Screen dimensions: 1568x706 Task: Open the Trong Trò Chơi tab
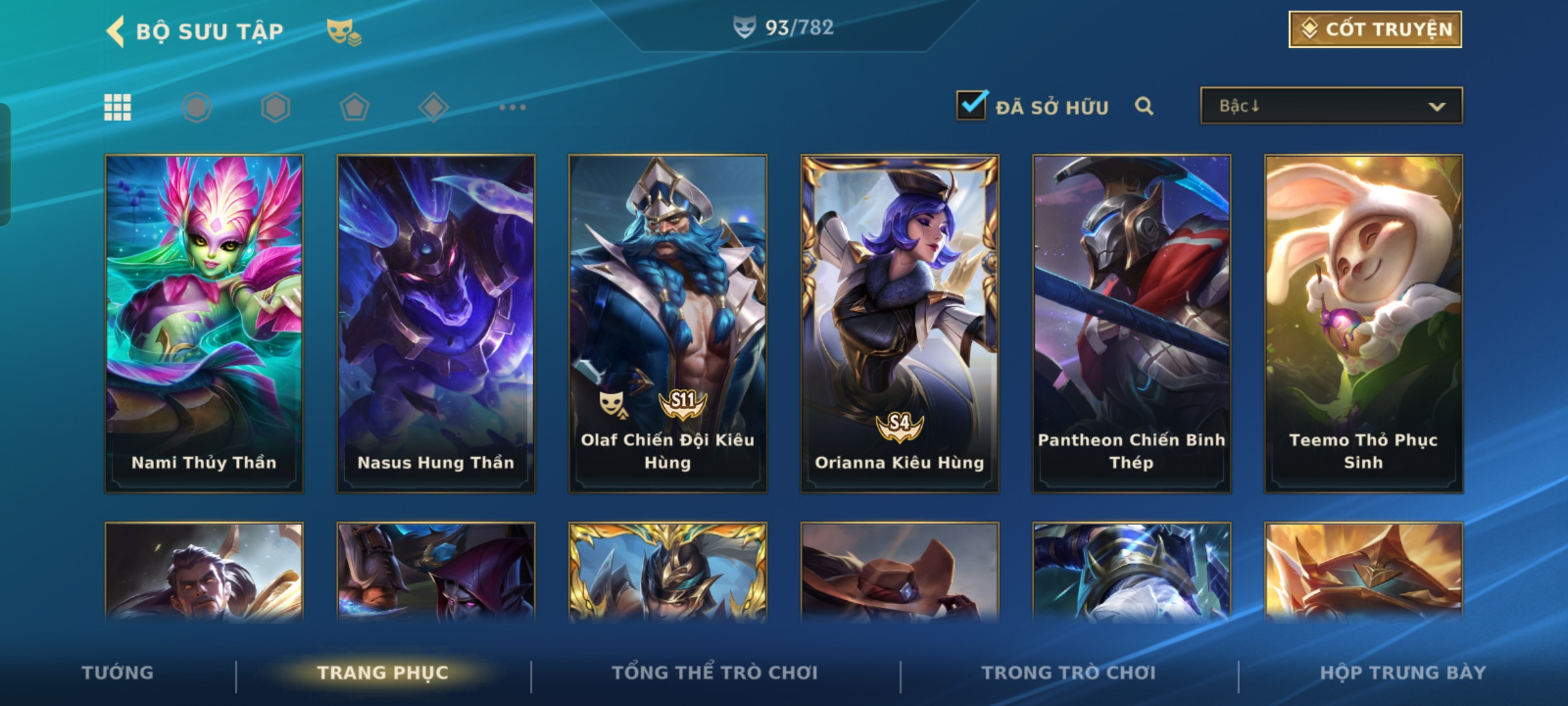[x=1069, y=673]
